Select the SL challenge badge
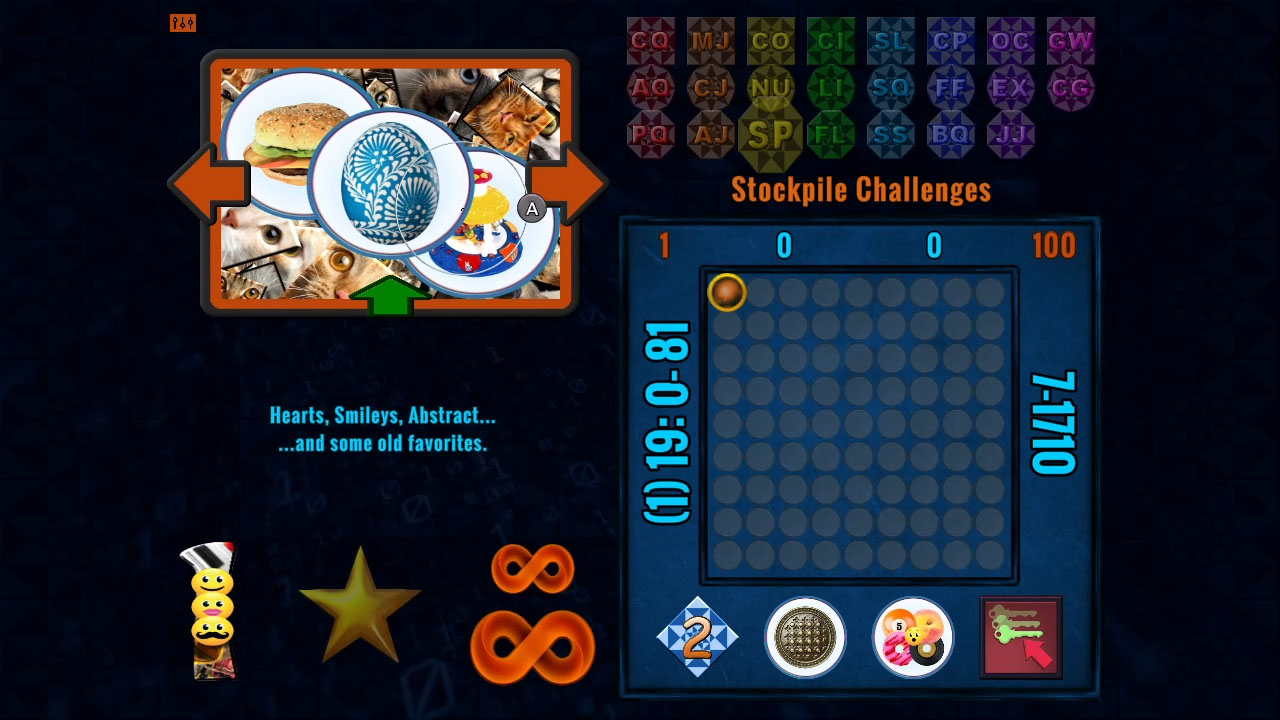 click(891, 42)
